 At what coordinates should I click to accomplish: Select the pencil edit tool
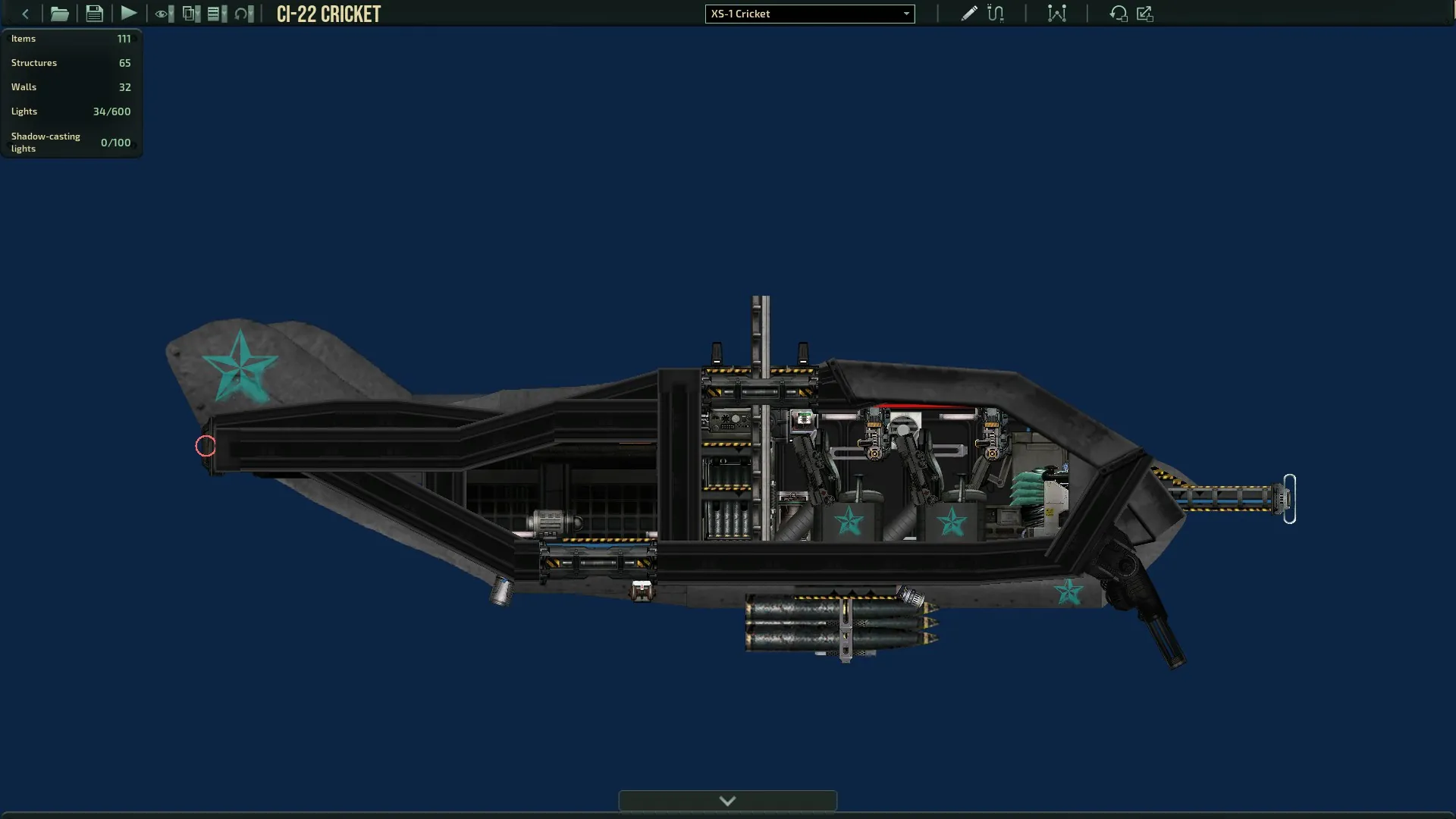tap(968, 14)
